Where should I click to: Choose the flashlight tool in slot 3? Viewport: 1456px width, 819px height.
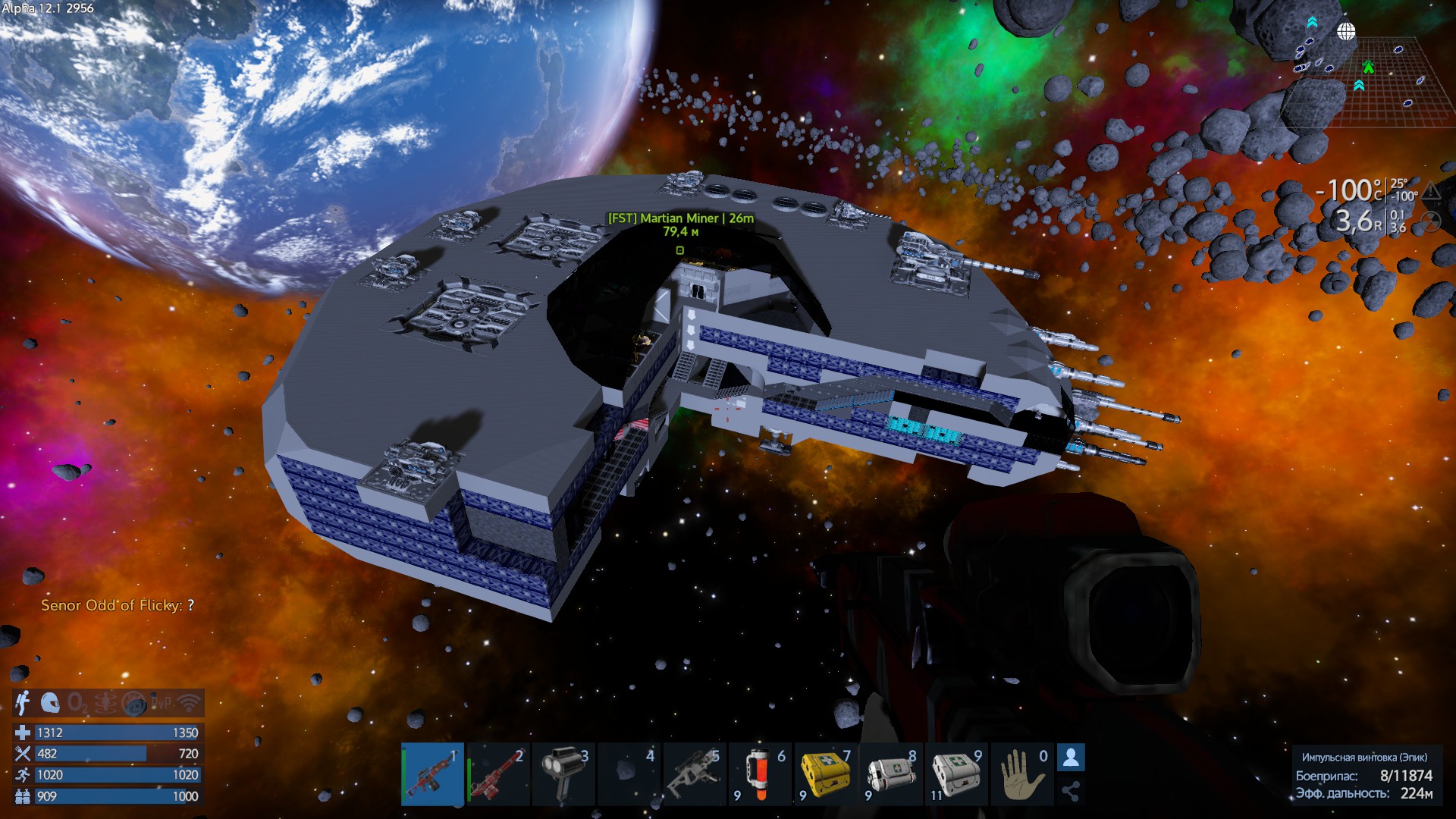click(x=564, y=774)
